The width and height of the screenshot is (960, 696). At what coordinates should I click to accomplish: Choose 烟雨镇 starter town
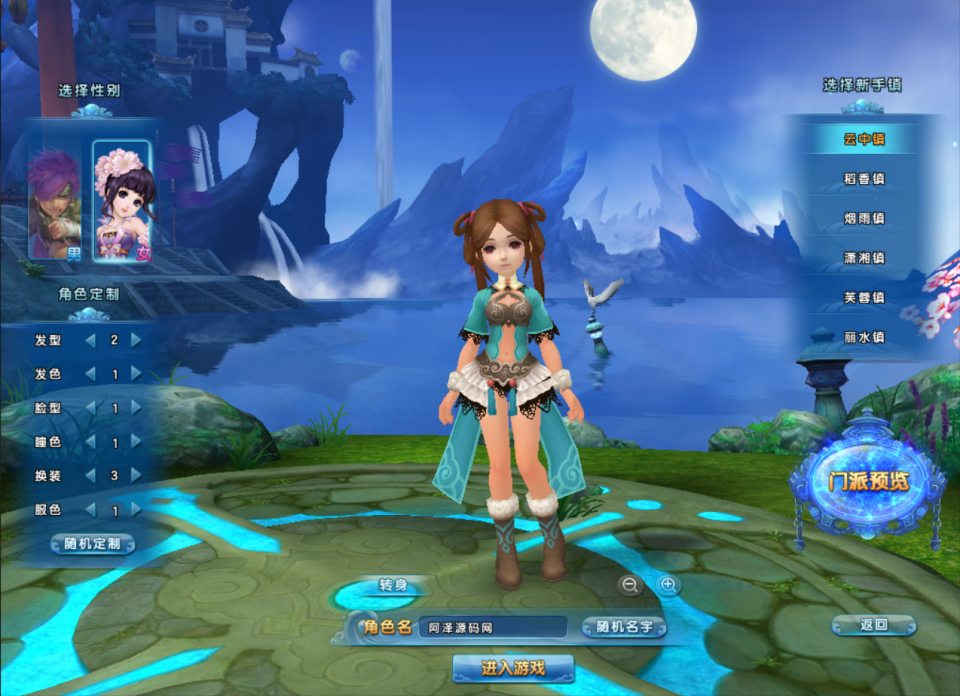863,219
